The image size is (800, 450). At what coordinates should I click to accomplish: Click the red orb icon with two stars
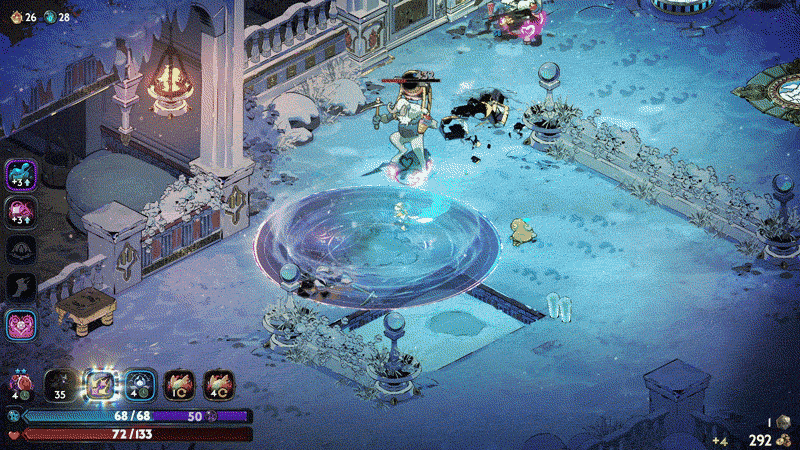(18, 384)
